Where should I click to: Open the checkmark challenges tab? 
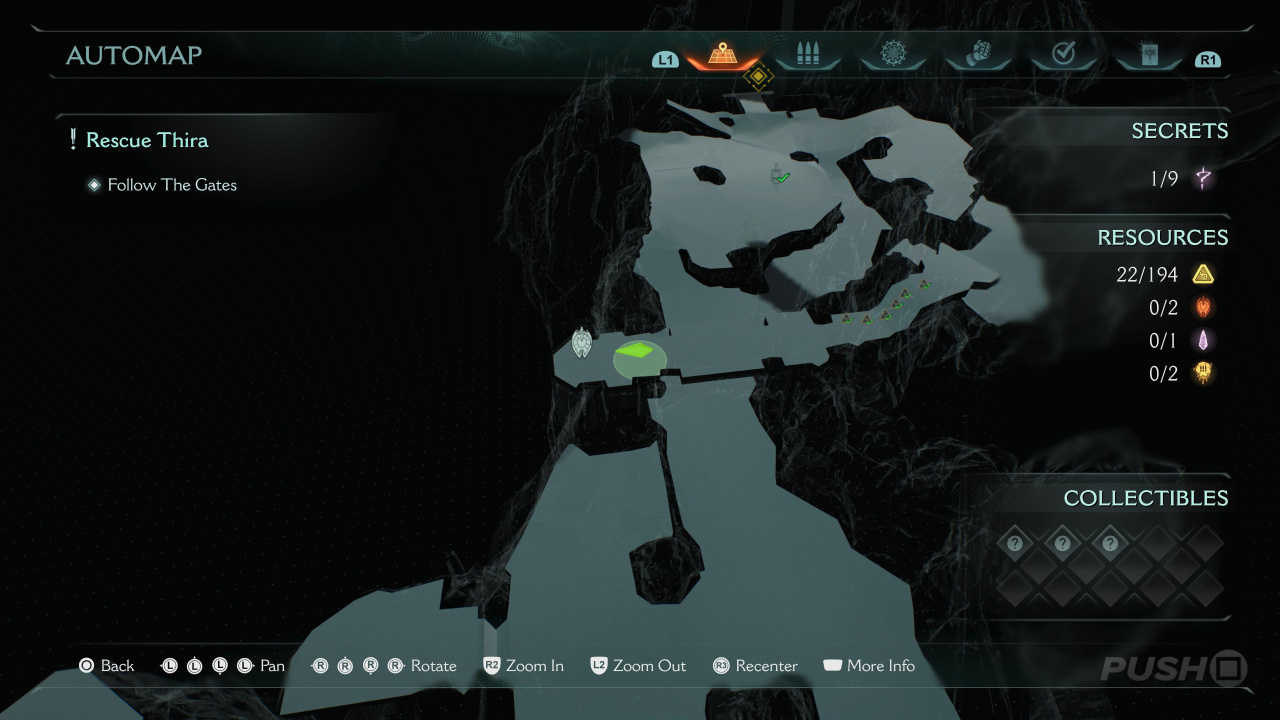pos(1063,55)
